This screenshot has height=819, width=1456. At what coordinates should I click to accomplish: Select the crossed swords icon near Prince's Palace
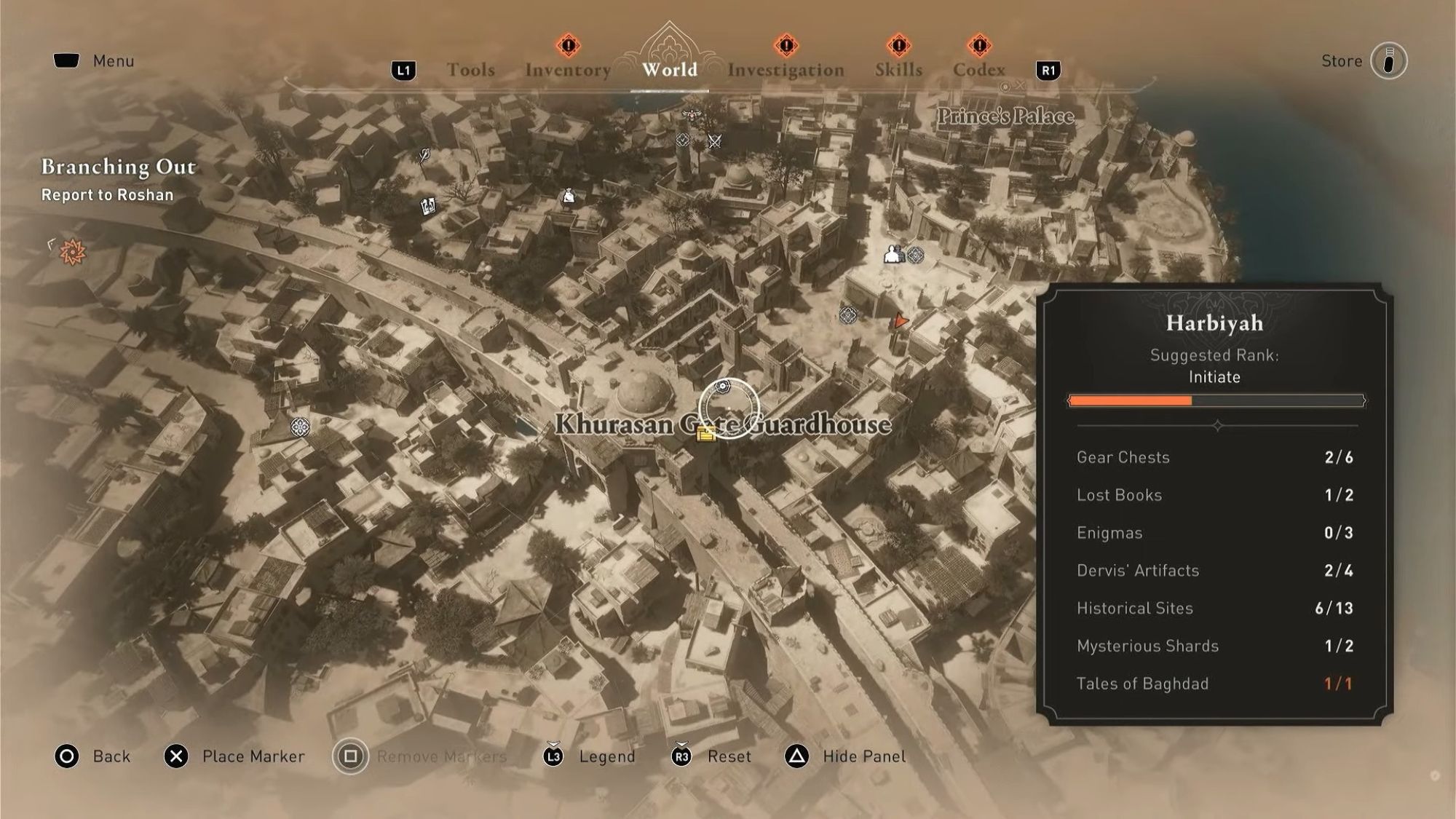[x=713, y=141]
